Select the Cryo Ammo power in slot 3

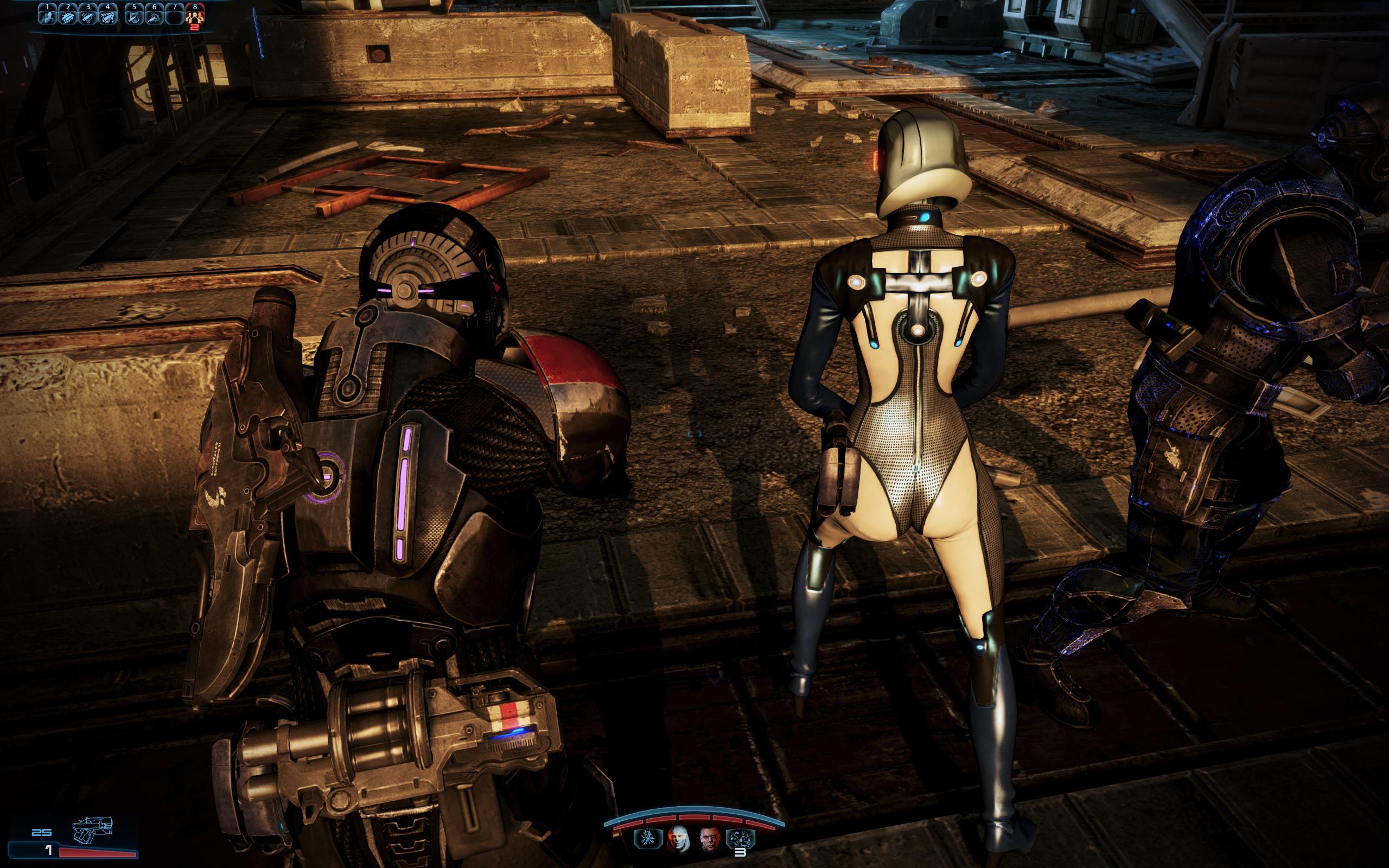pyautogui.click(x=87, y=16)
